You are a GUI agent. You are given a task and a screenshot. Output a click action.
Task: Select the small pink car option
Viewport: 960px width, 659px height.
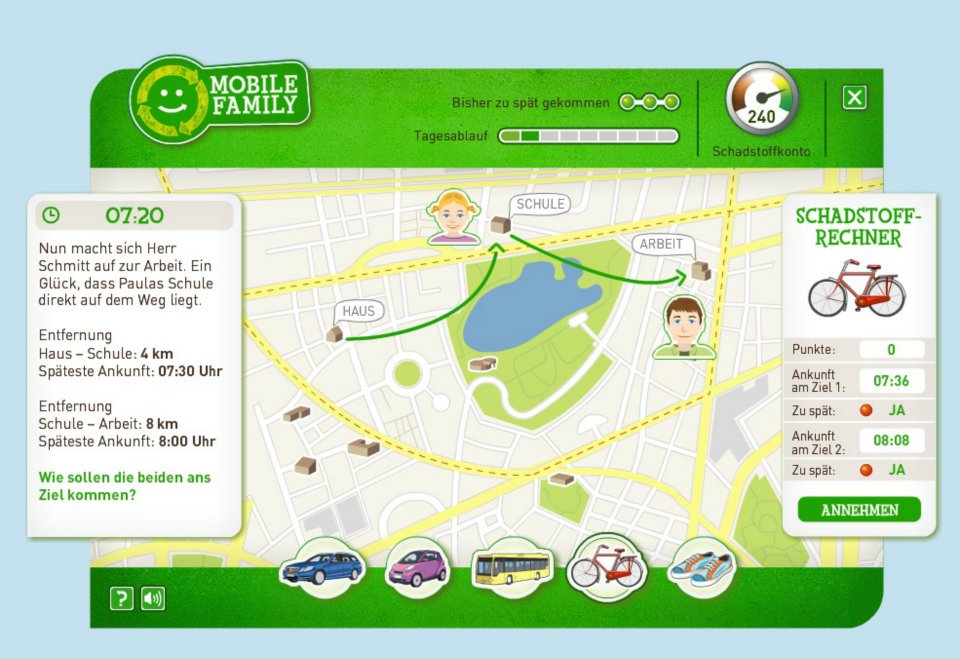(x=415, y=568)
